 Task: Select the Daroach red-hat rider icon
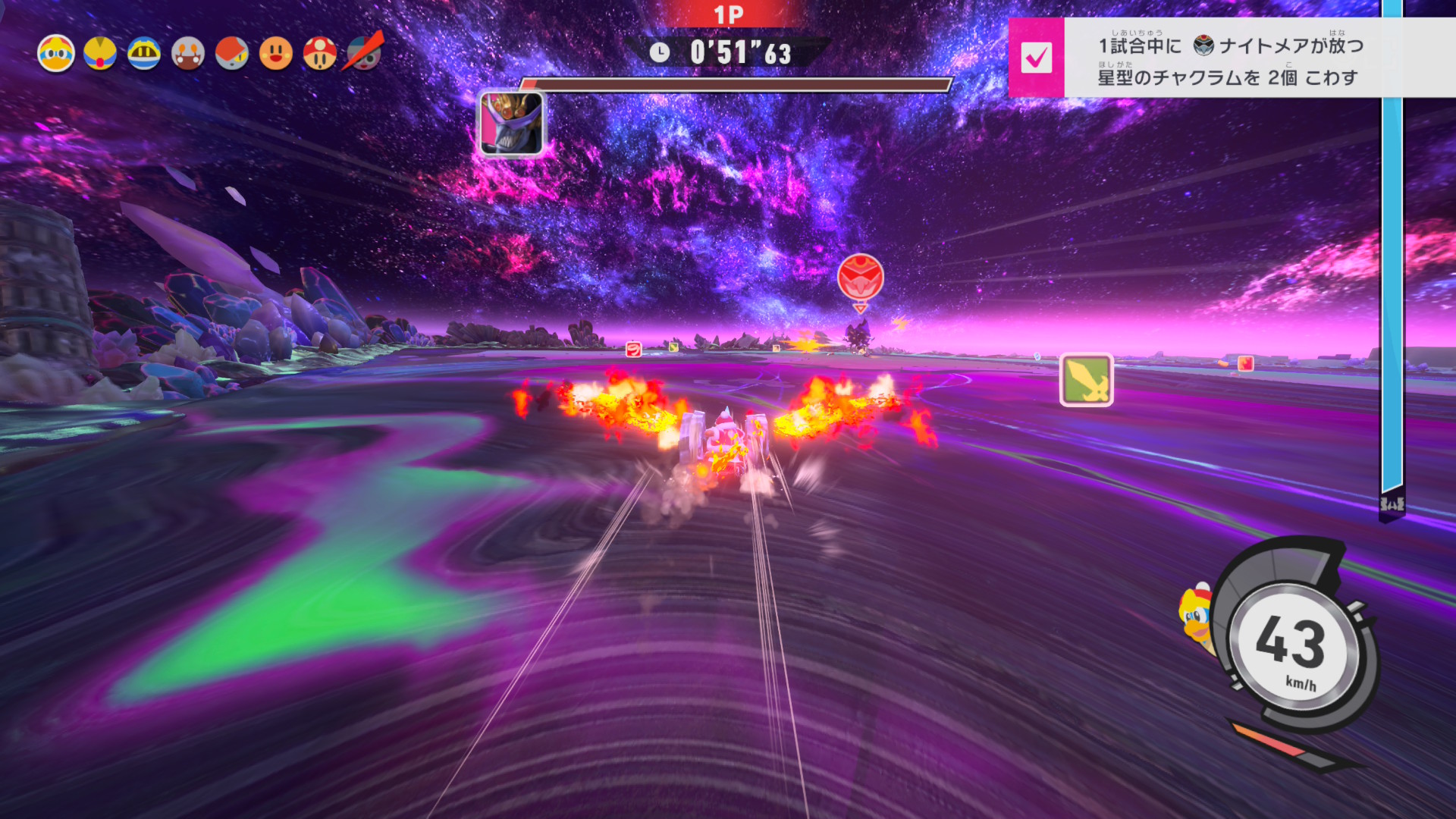tap(232, 54)
